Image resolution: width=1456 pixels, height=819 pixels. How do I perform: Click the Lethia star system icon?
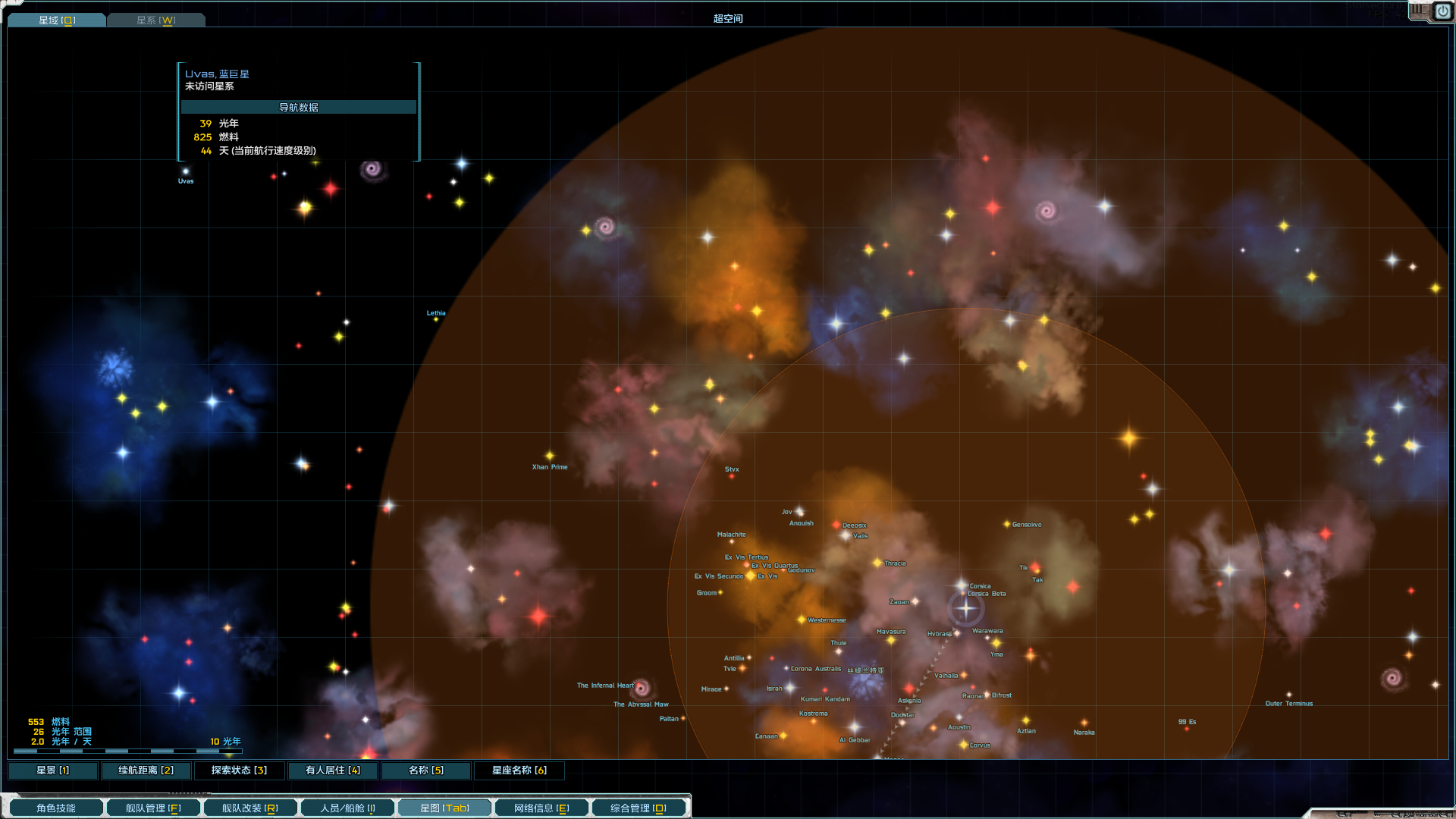pos(435,320)
